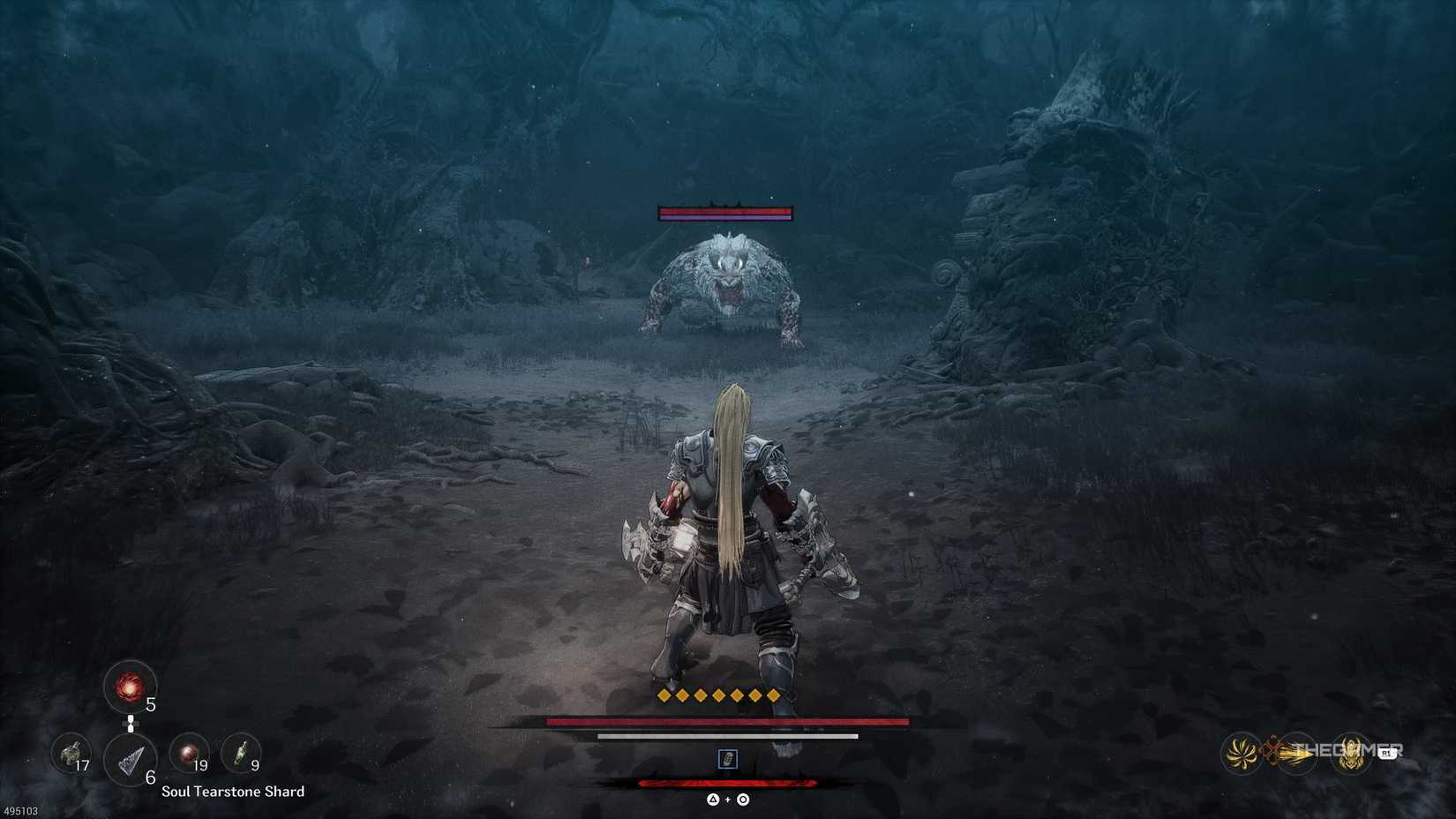The height and width of the screenshot is (819, 1456).
Task: Select a yellow diamond gauge pip
Action: click(662, 695)
